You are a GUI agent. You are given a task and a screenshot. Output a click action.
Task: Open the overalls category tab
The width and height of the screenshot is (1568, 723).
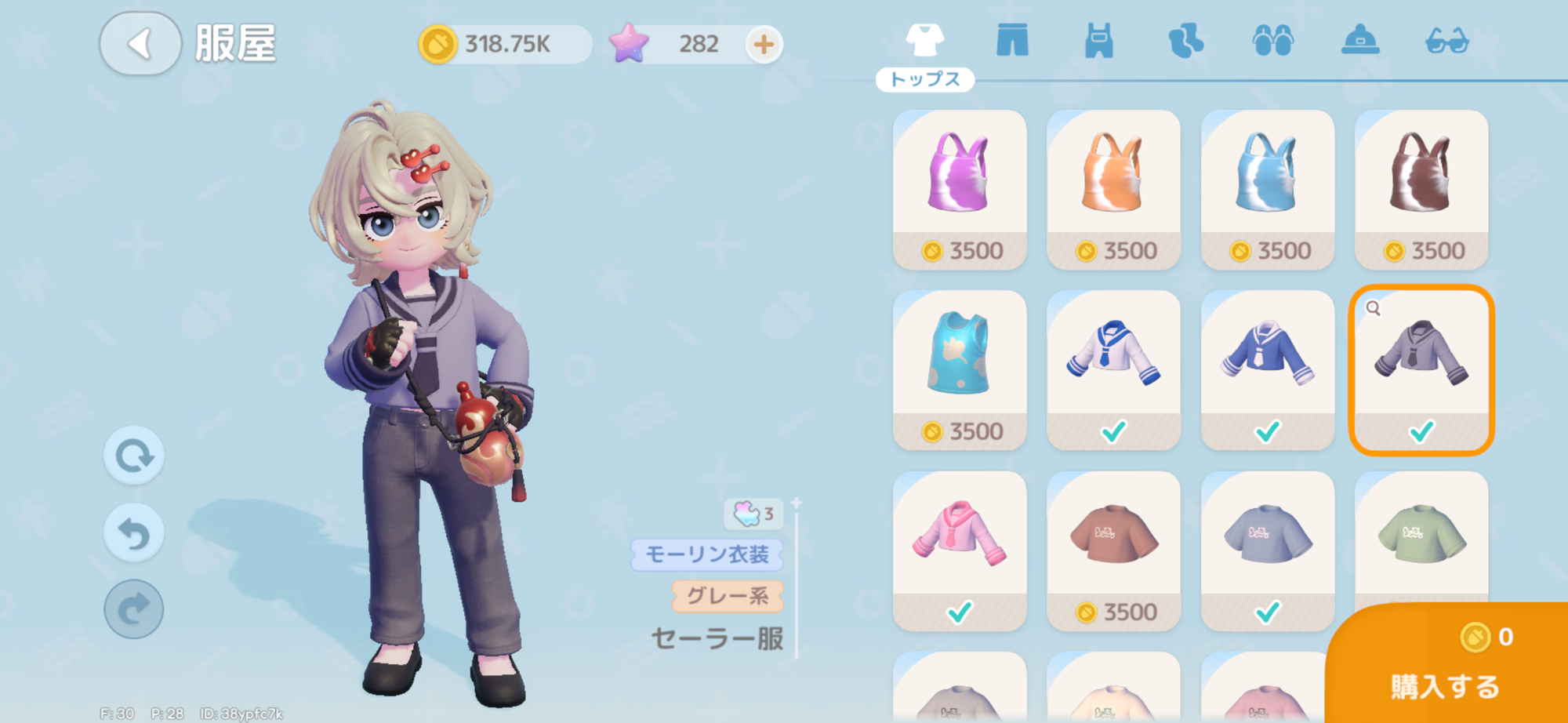pyautogui.click(x=1099, y=40)
